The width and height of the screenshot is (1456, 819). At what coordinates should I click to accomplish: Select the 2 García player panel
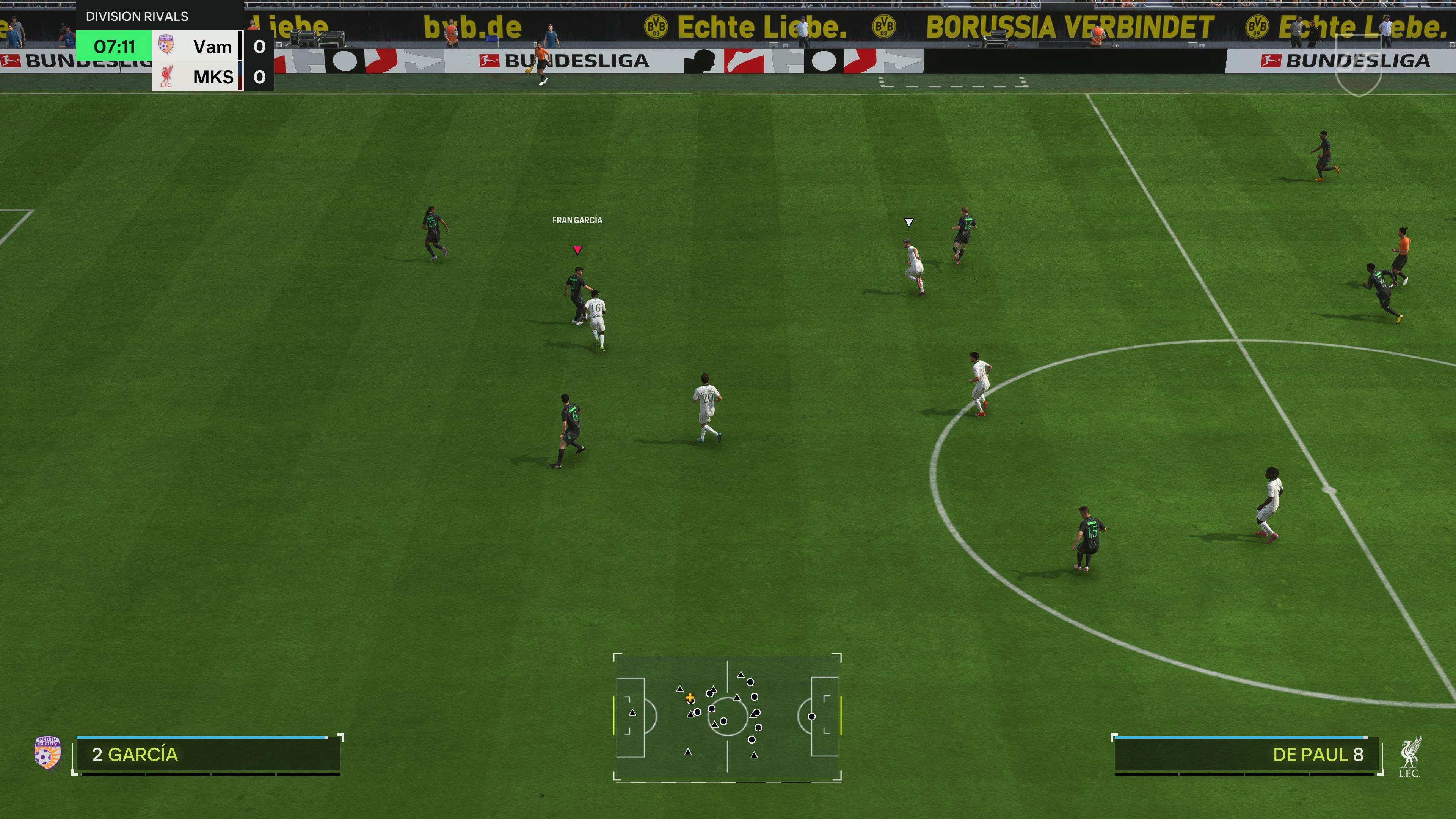(x=208, y=755)
